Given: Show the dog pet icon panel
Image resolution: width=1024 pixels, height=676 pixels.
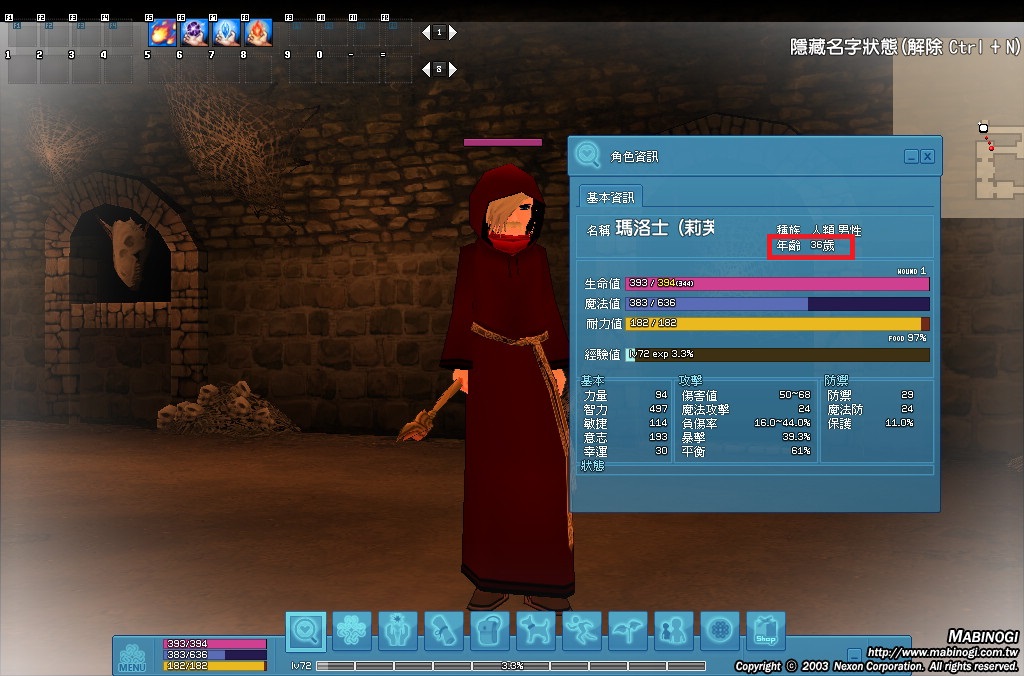Looking at the screenshot, I should tap(536, 631).
